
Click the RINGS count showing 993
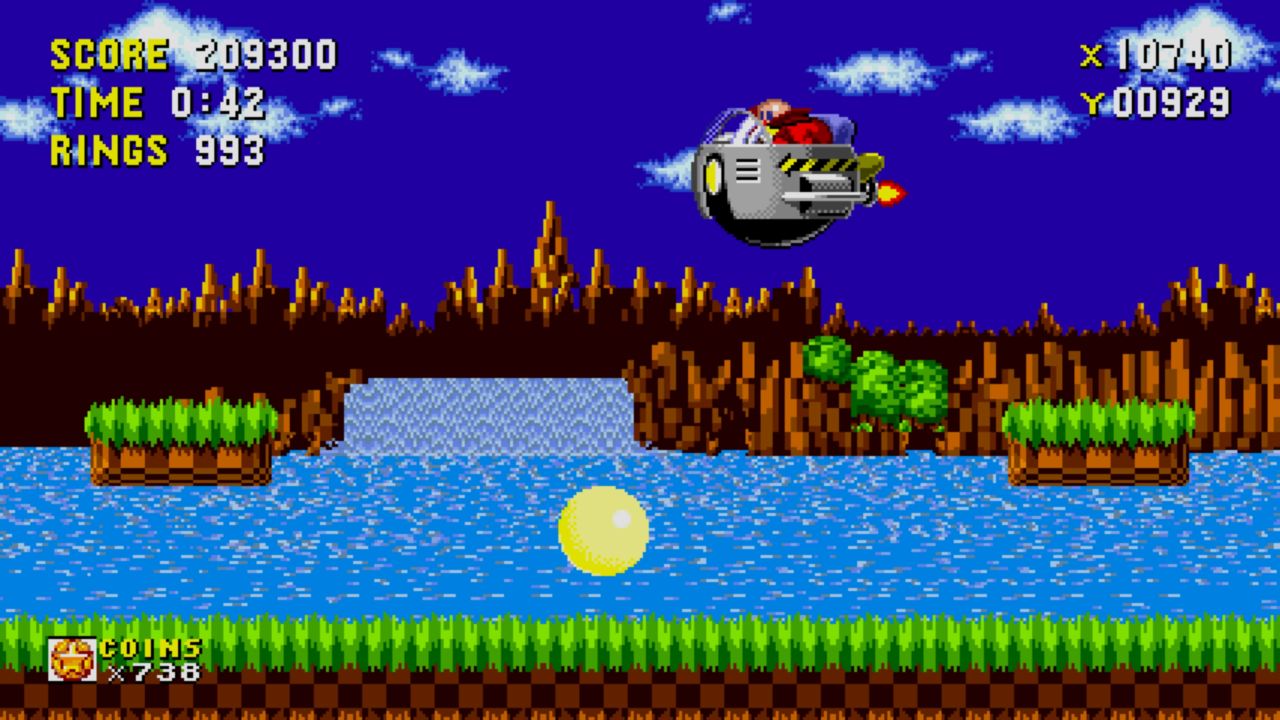pyautogui.click(x=228, y=151)
